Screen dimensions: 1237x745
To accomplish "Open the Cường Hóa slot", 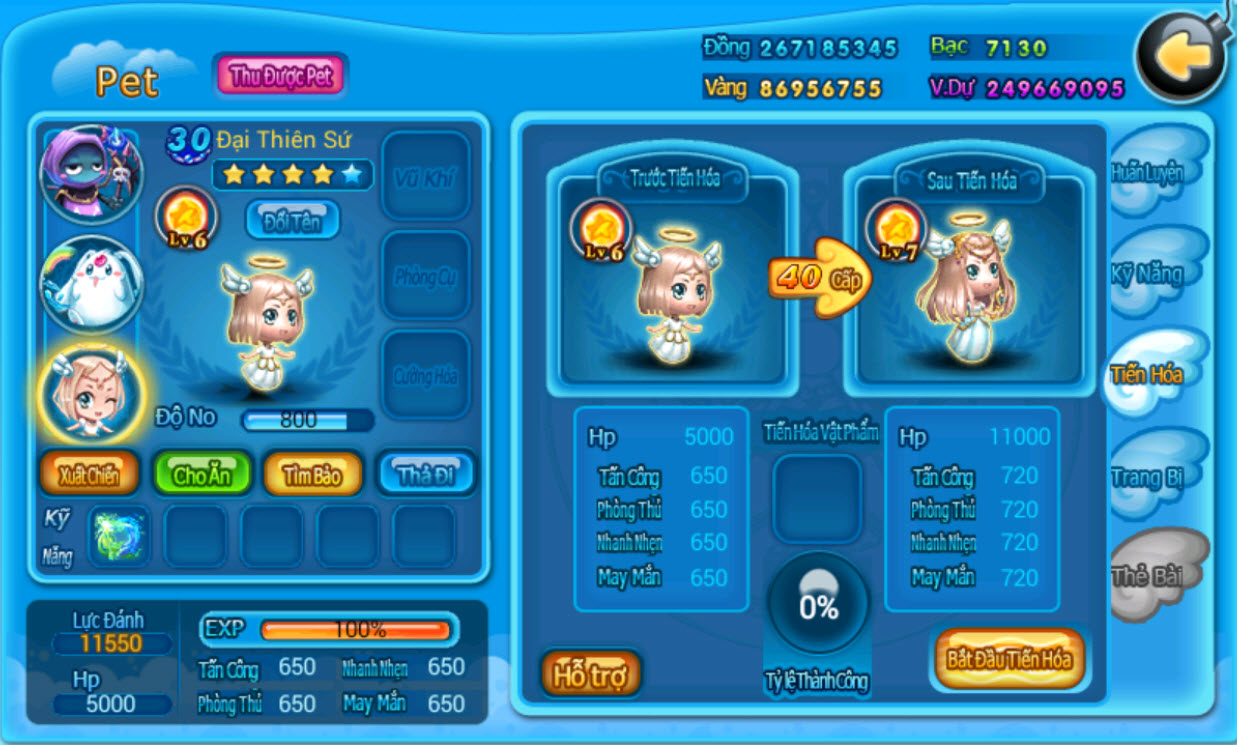I will pos(426,375).
